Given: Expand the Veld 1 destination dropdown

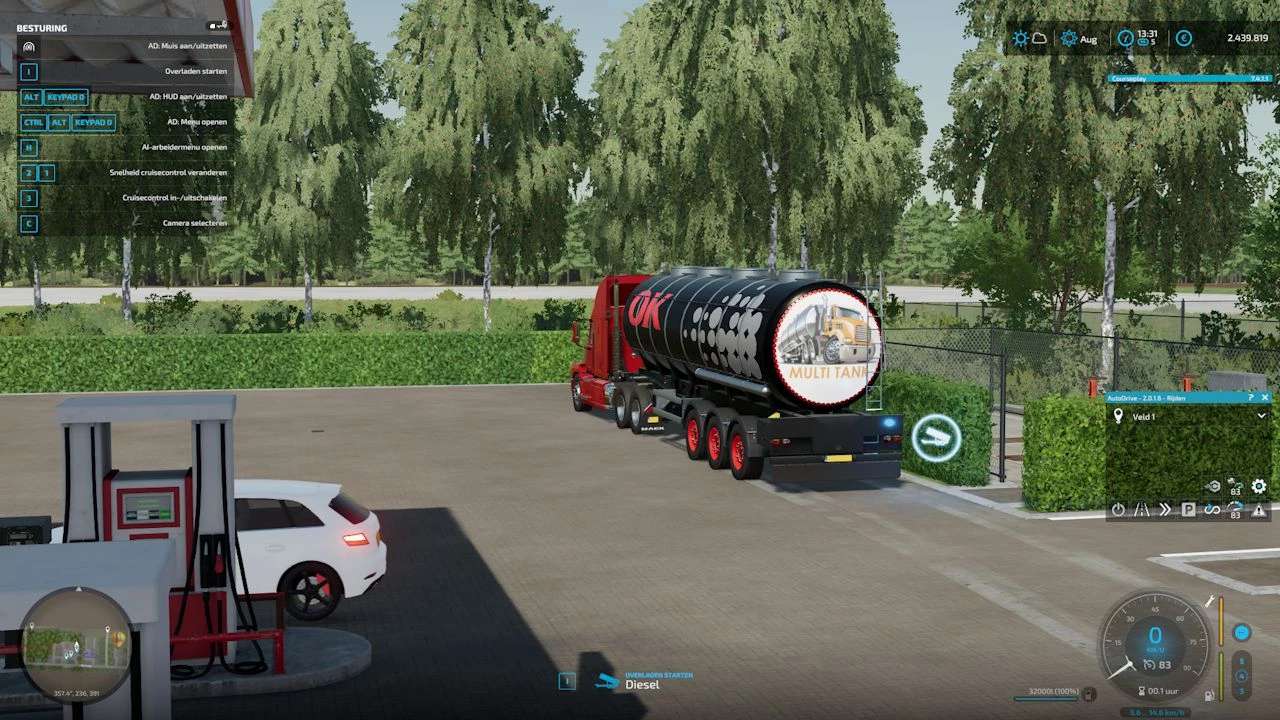Looking at the screenshot, I should pyautogui.click(x=1261, y=416).
